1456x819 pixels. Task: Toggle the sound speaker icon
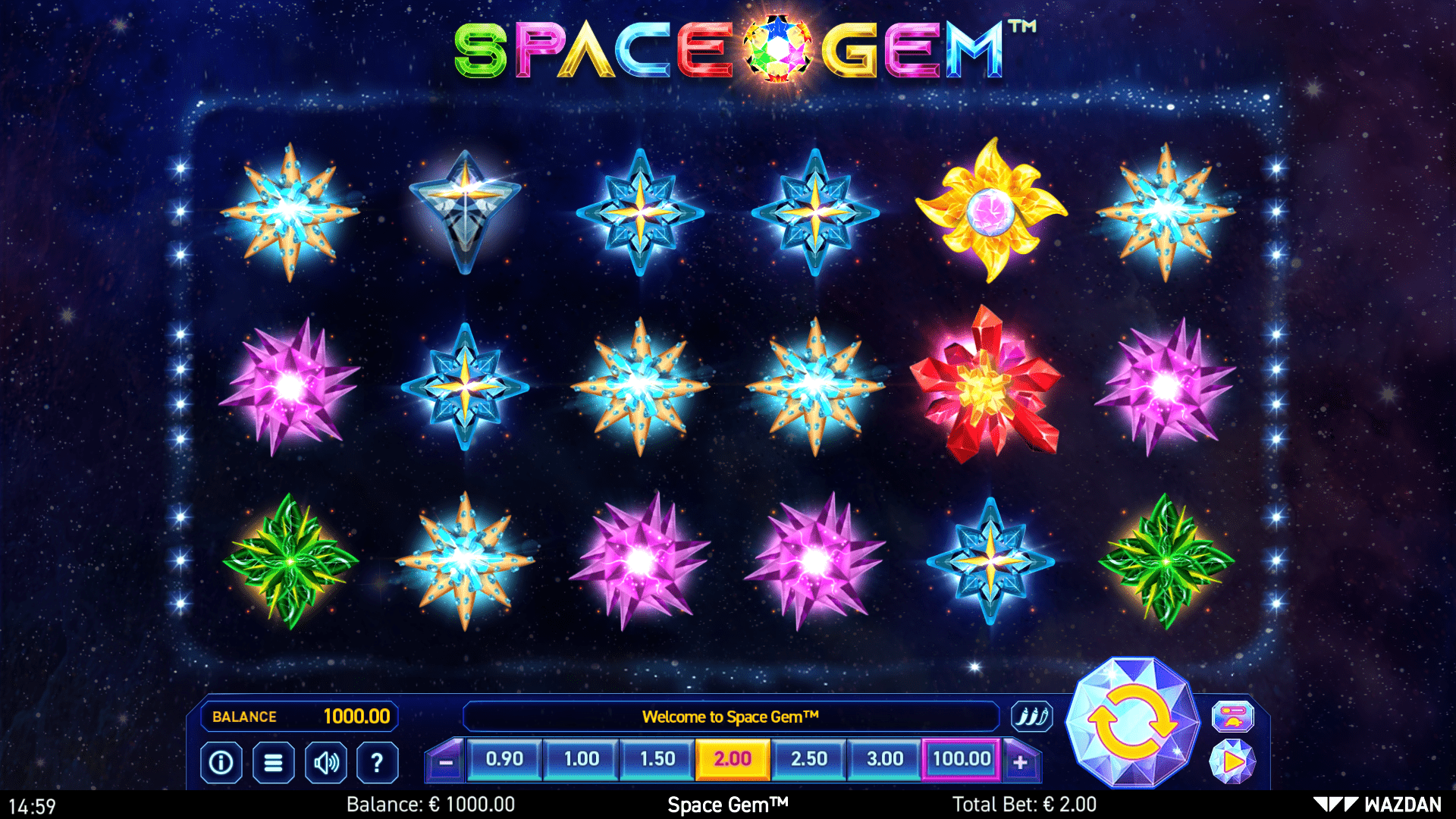(326, 762)
